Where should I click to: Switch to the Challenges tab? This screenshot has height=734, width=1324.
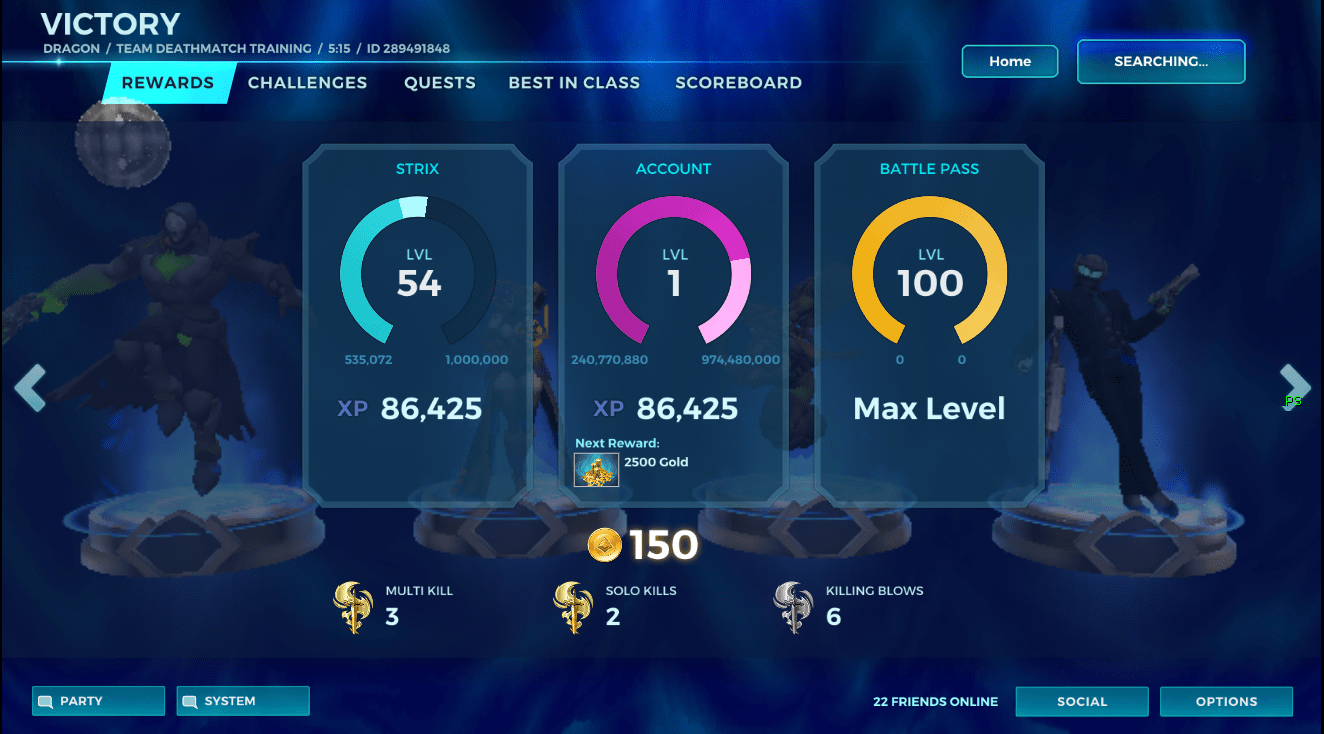point(307,83)
